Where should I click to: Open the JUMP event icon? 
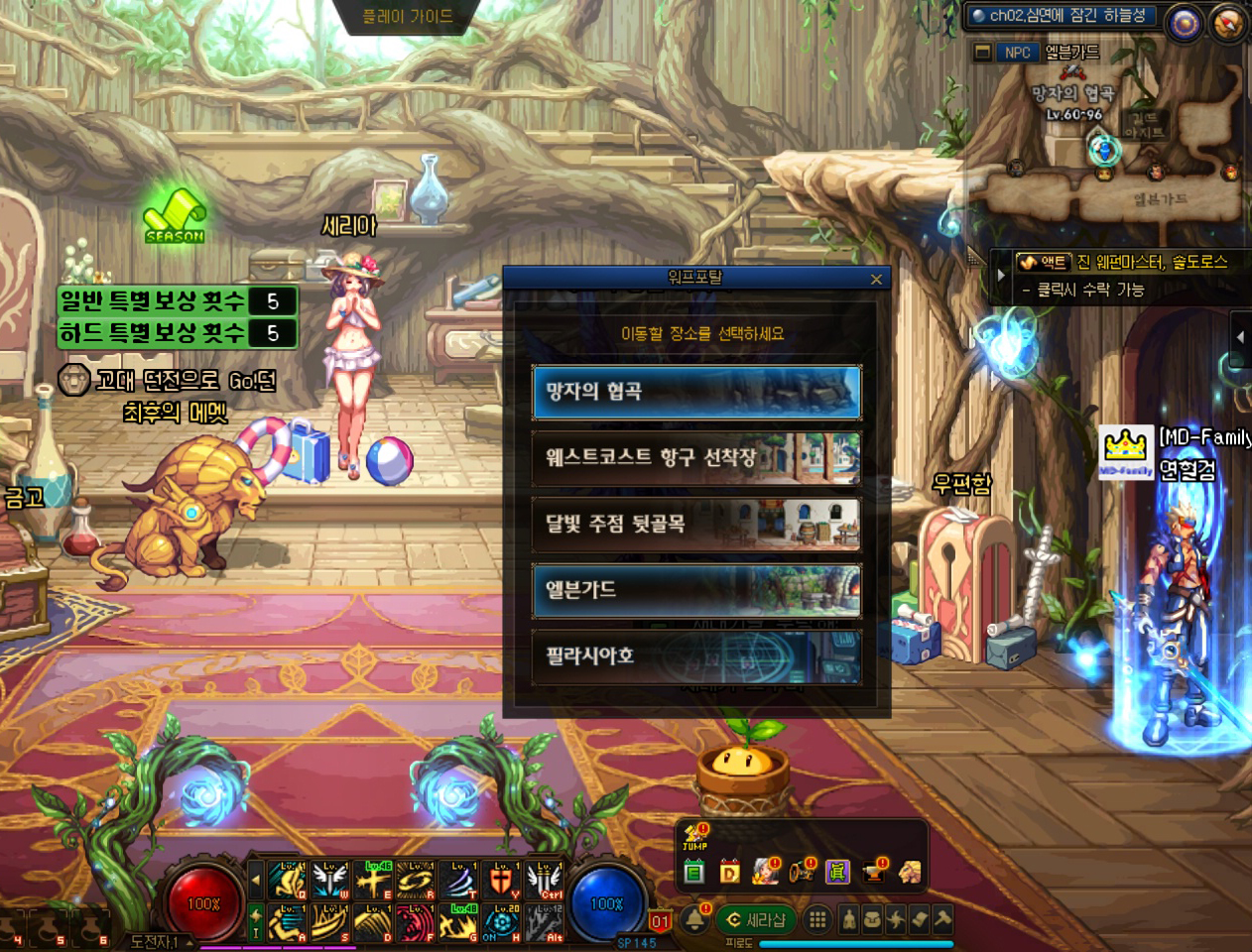[x=694, y=839]
